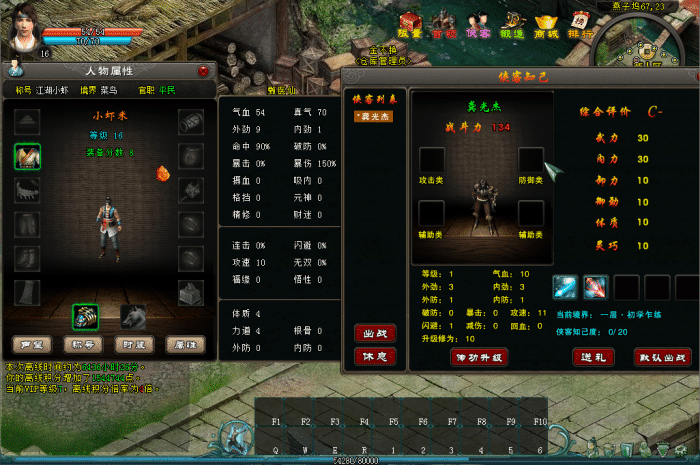Select 龚光杰 in the companion list

click(x=373, y=116)
